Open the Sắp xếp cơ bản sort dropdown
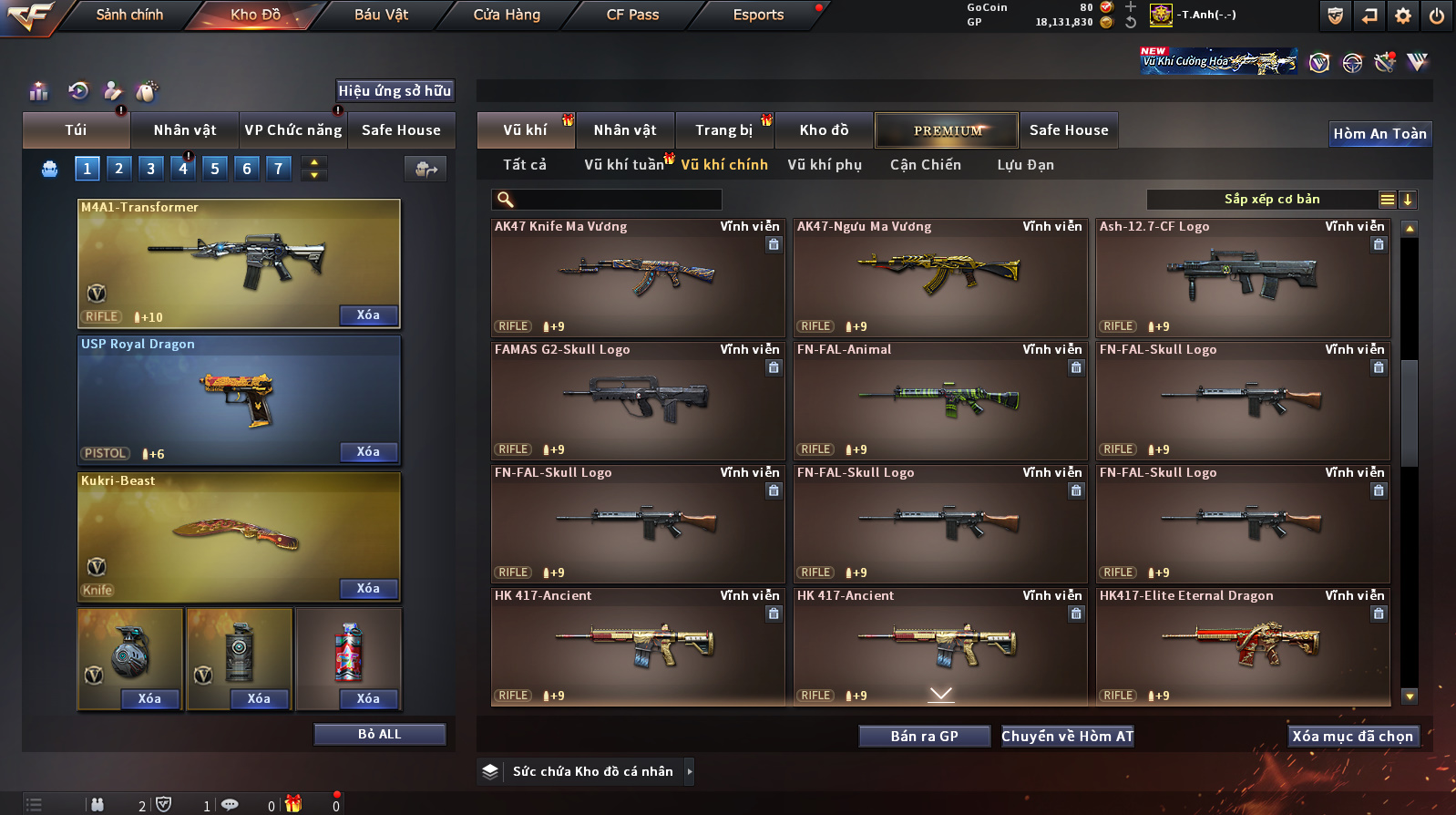 [x=1272, y=200]
